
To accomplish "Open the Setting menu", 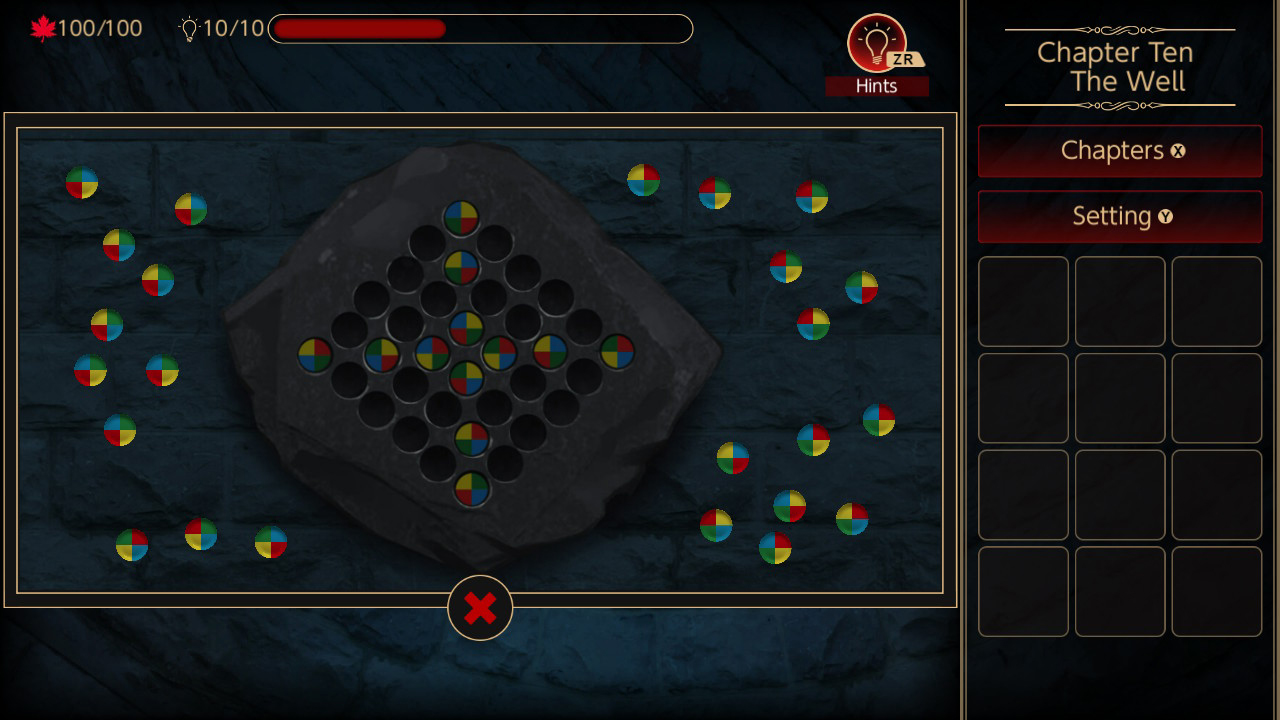I will pyautogui.click(x=1119, y=217).
